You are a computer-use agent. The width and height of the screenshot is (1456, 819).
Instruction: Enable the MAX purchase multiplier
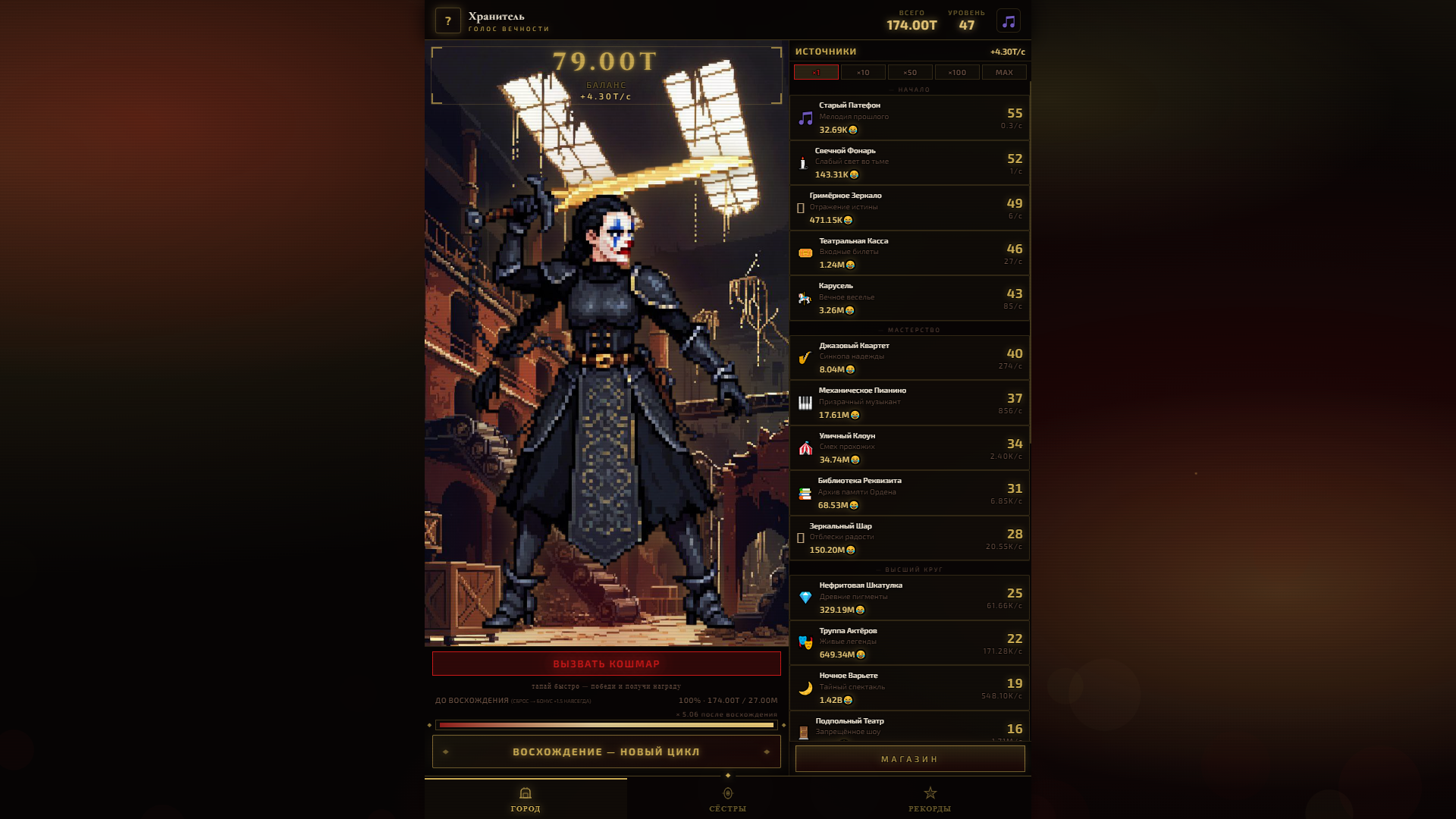(1004, 72)
